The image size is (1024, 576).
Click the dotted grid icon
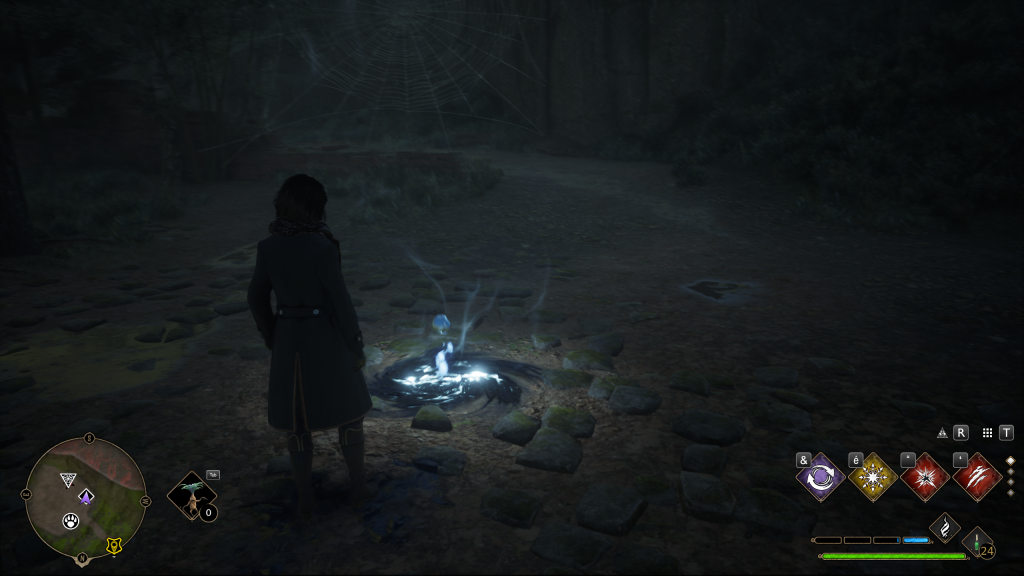pos(987,433)
